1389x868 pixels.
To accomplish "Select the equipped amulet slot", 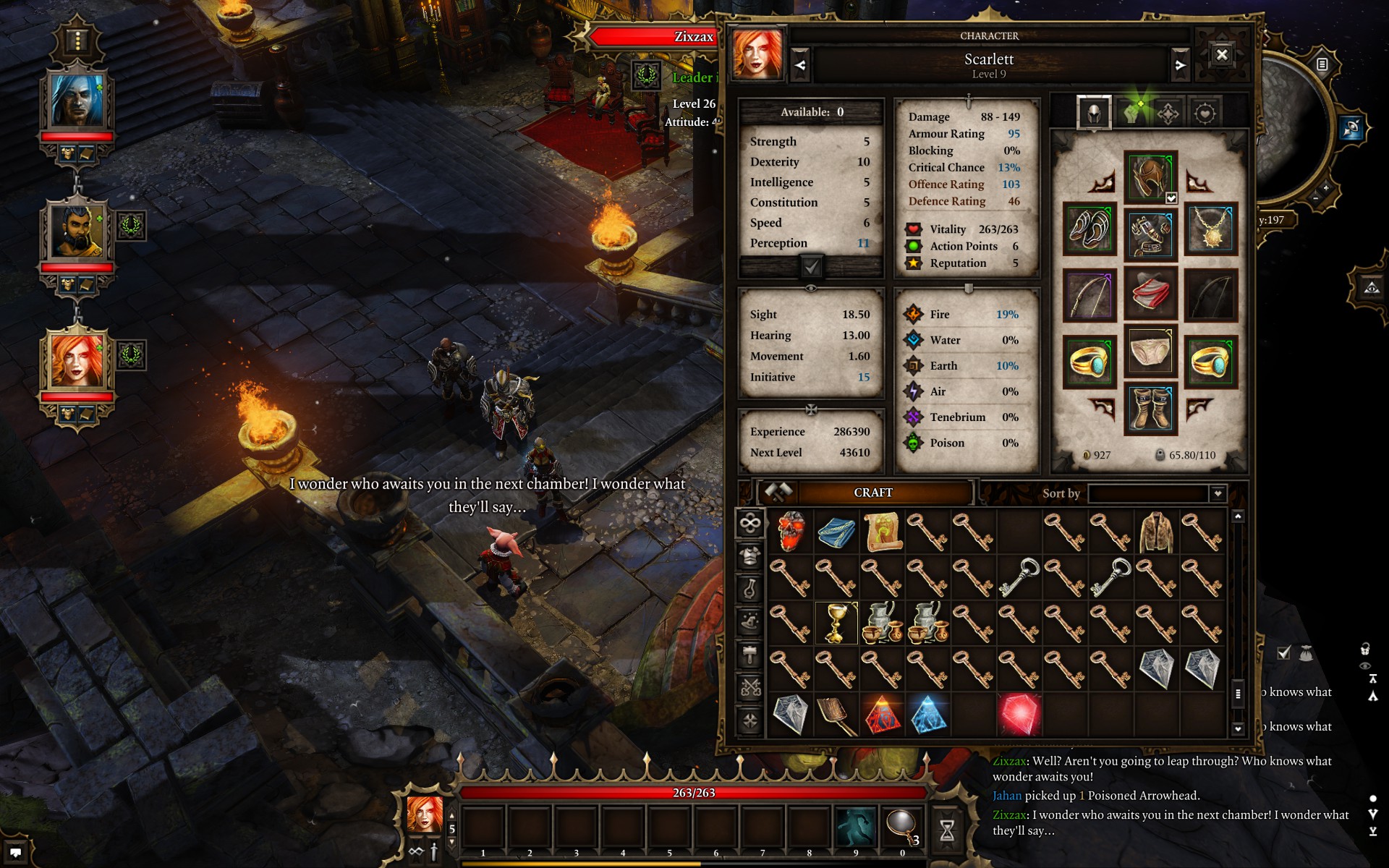I will 1210,230.
